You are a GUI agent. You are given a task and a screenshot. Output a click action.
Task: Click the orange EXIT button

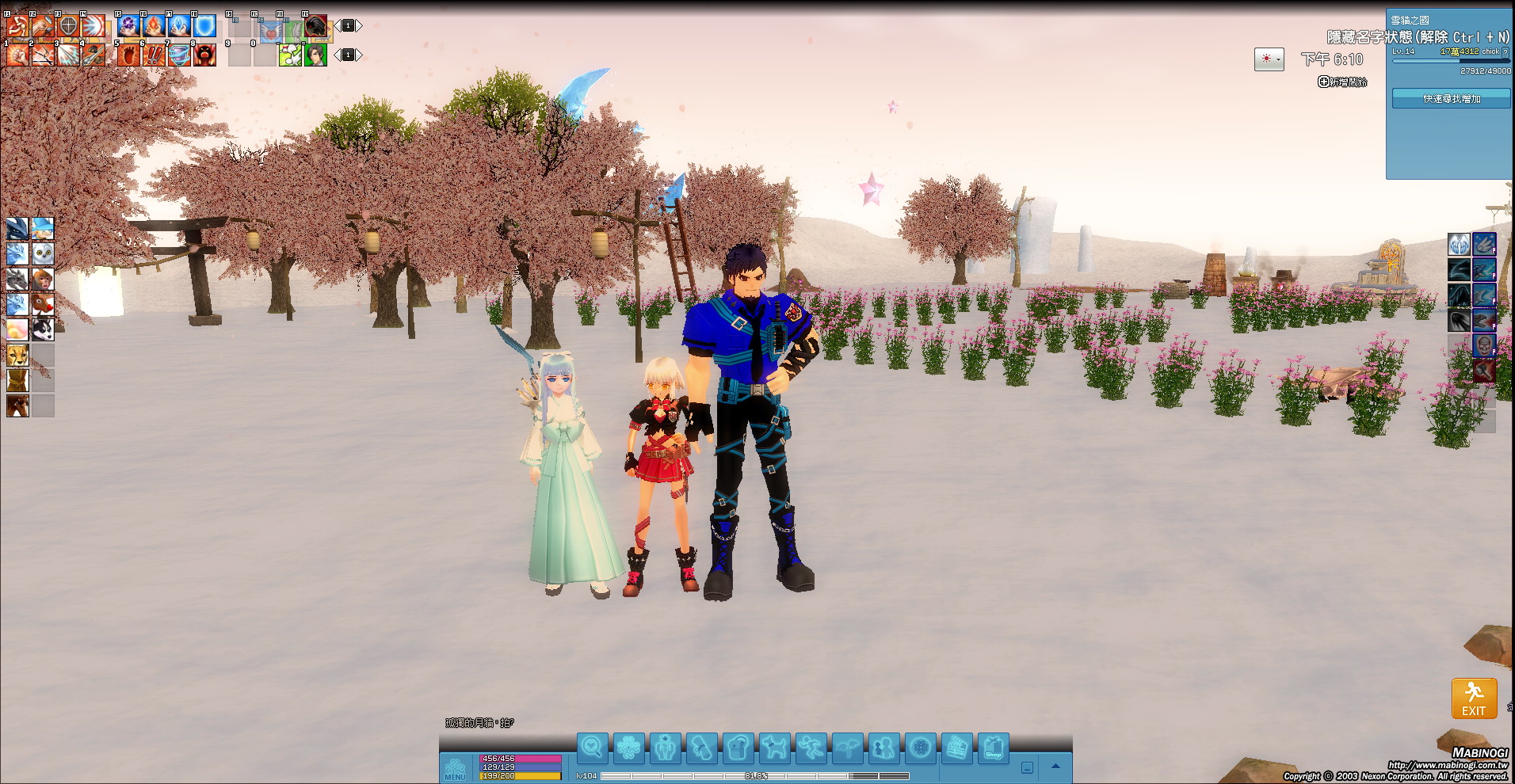tap(1474, 698)
